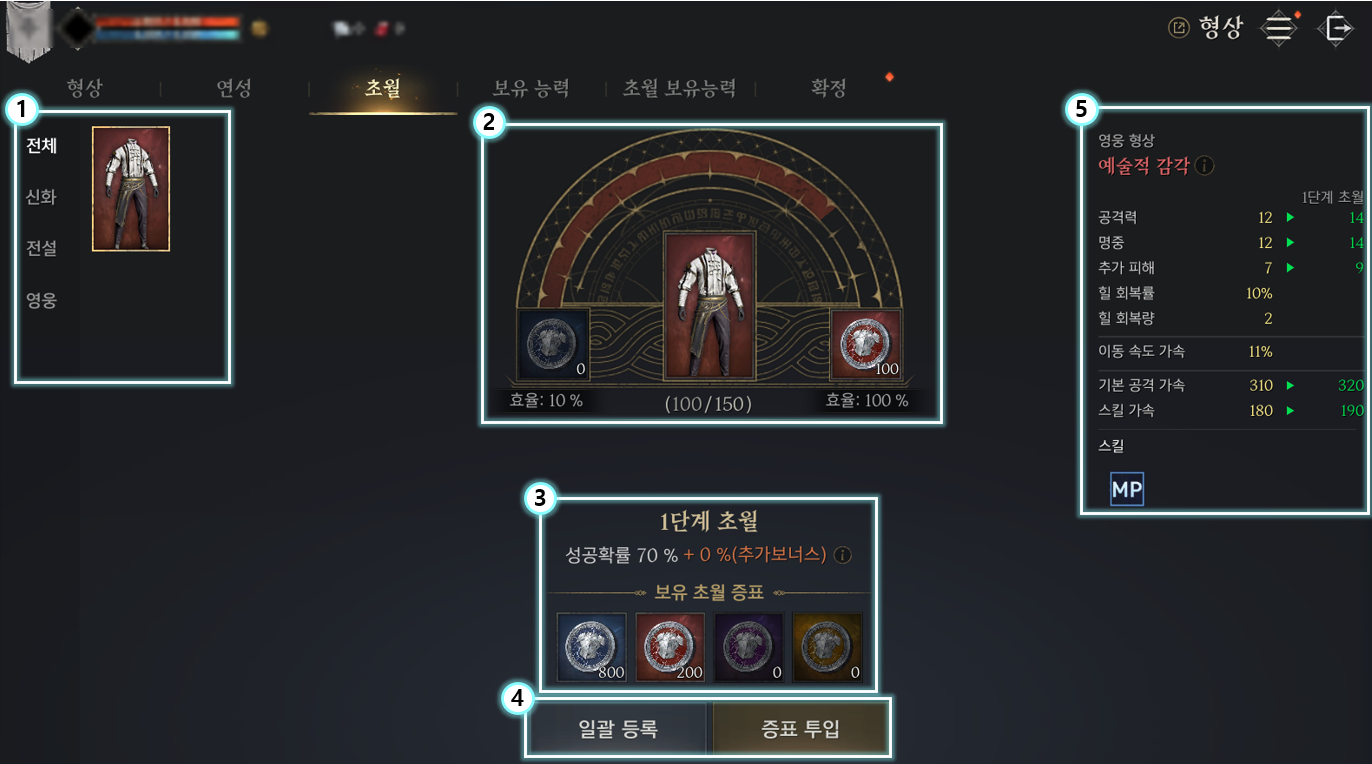The image size is (1372, 764).
Task: Open the info icon next to 추가 보너스
Action: [x=842, y=556]
